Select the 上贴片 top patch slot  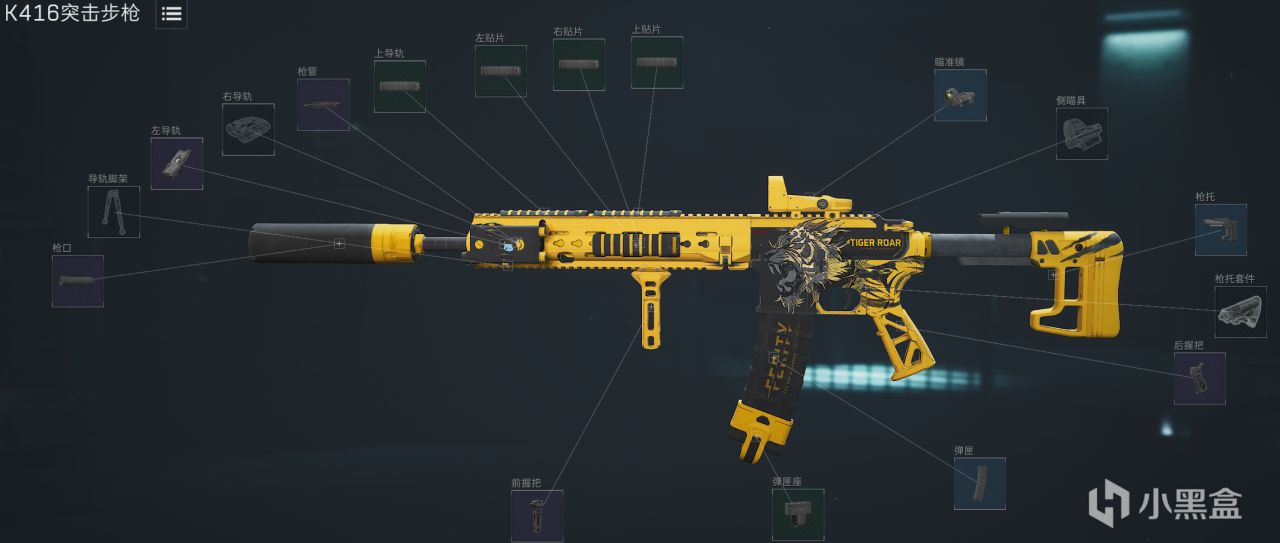click(657, 62)
